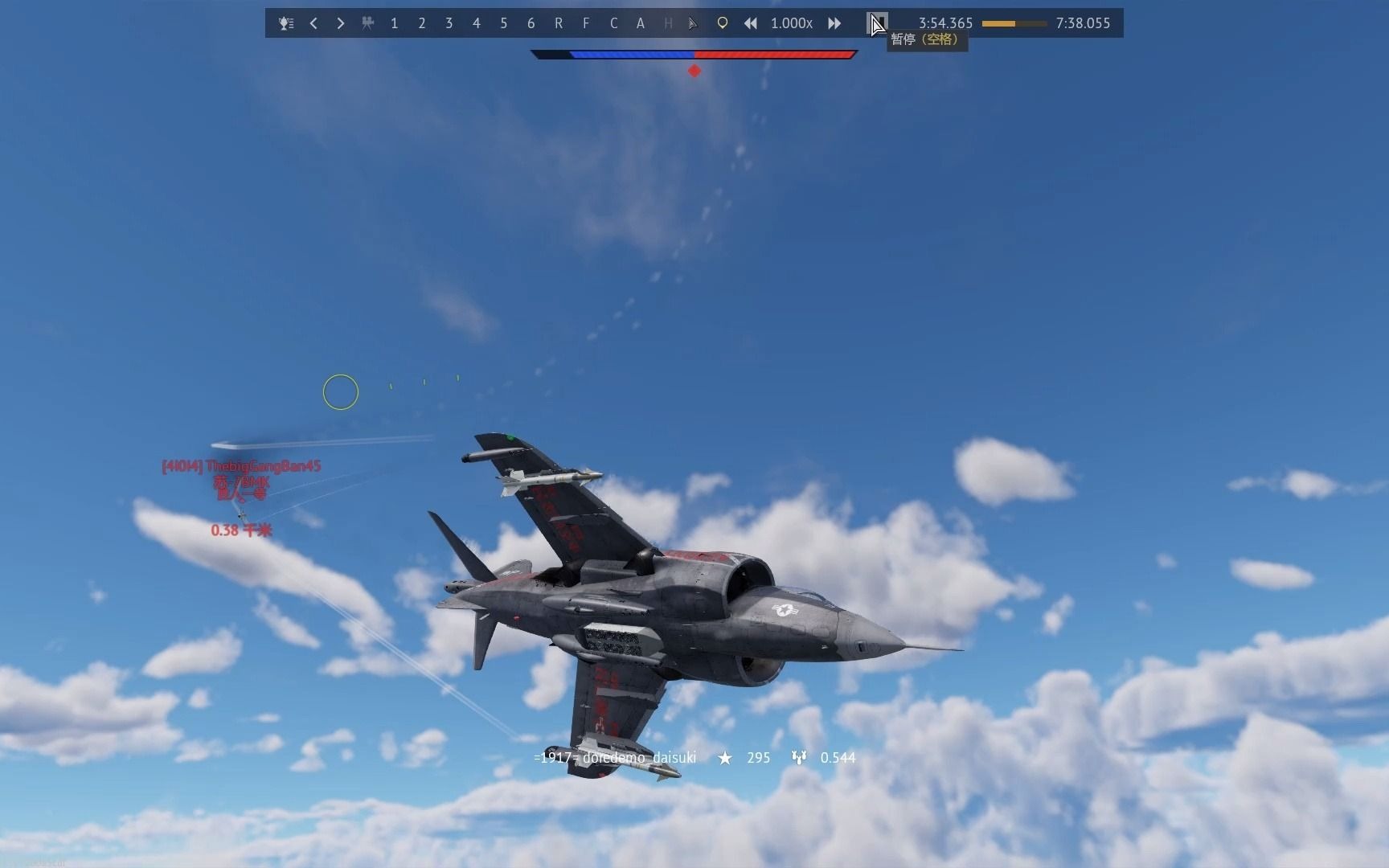Open the replay scoreboard trophy icon
Viewport: 1389px width, 868px height.
(x=285, y=23)
